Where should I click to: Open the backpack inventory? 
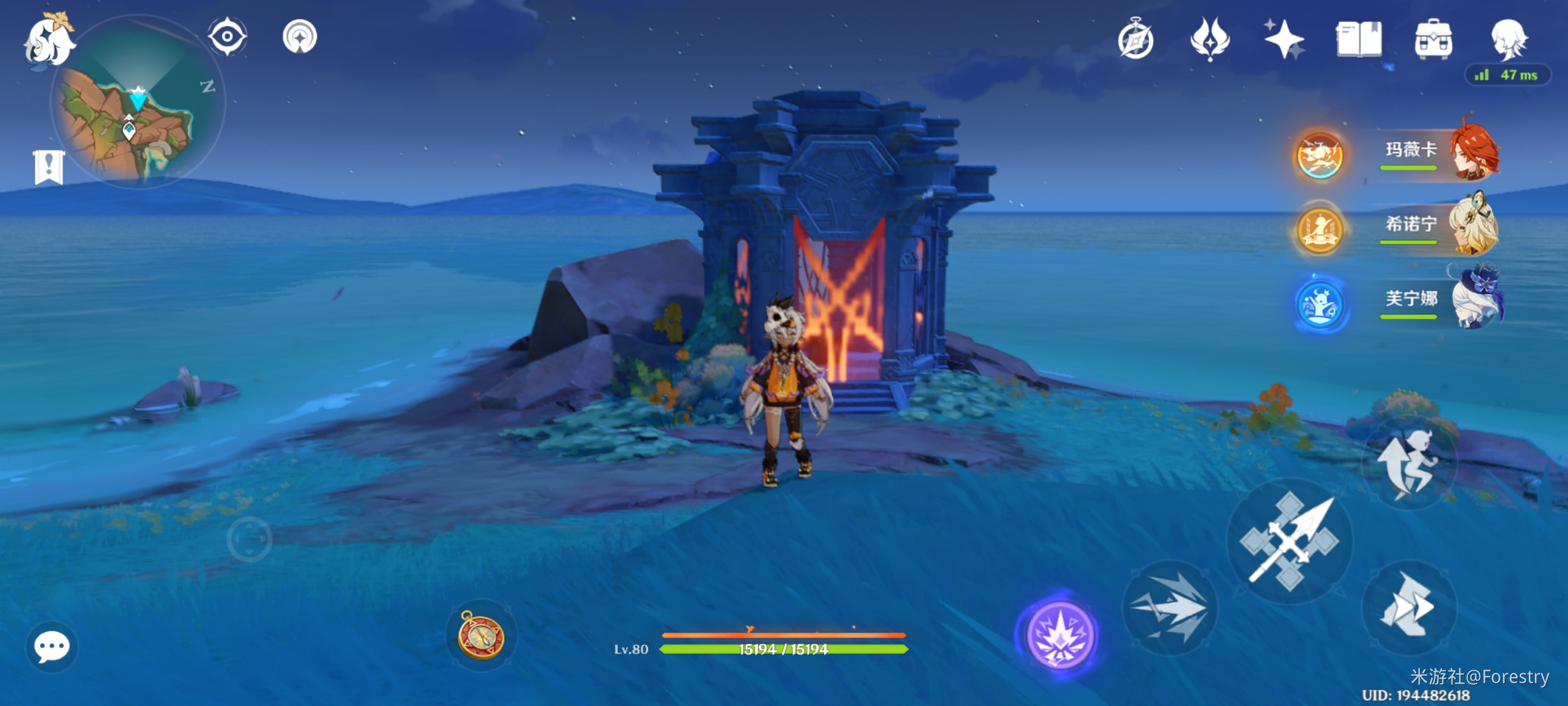pyautogui.click(x=1434, y=40)
